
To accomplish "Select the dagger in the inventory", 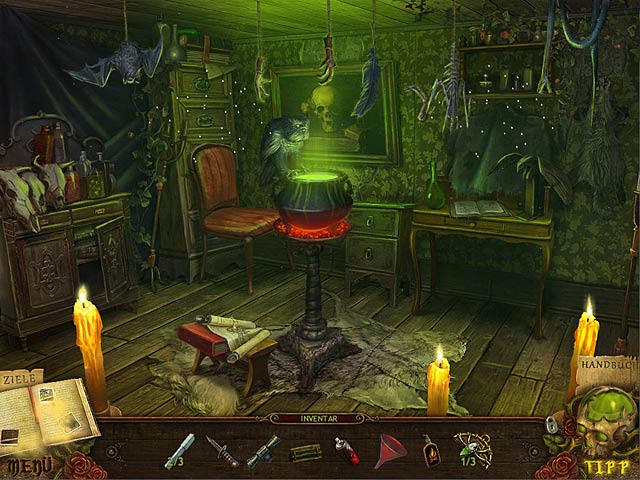I will coord(222,452).
